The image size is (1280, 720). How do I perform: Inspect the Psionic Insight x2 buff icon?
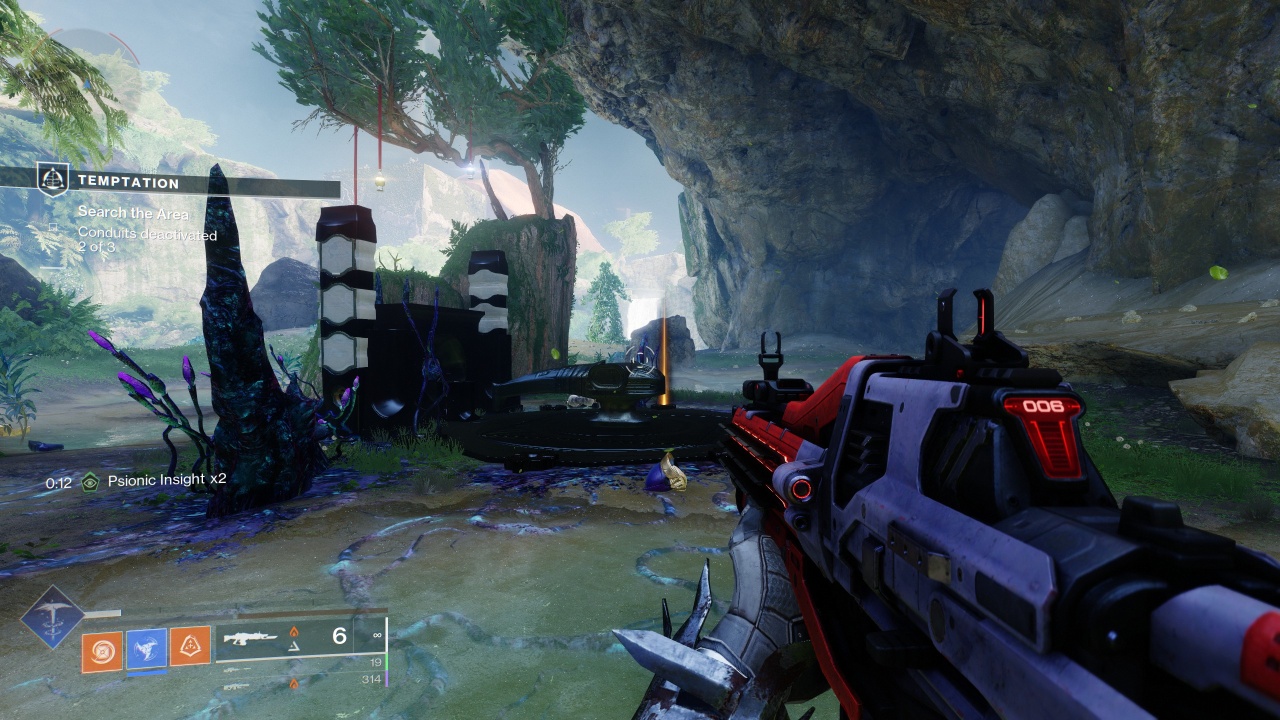[x=91, y=481]
